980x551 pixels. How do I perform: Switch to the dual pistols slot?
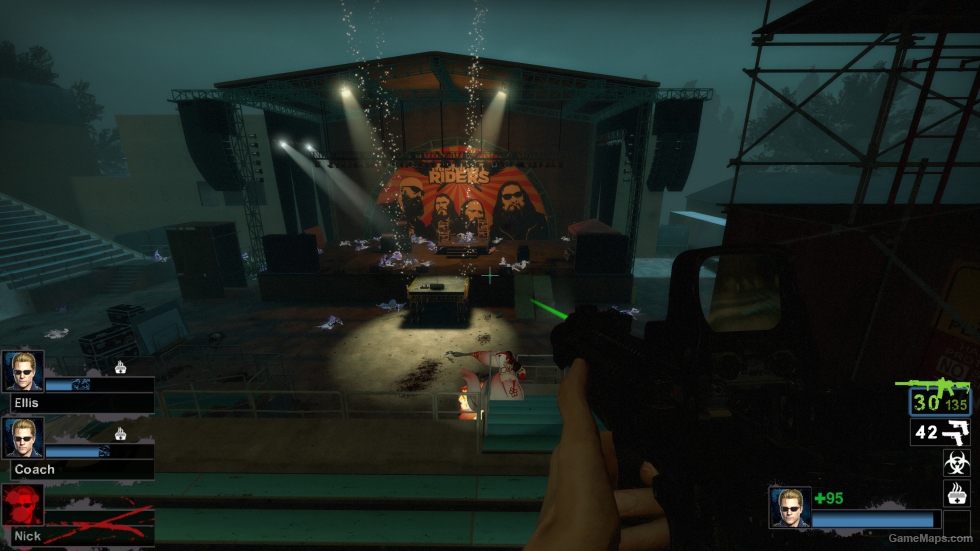click(940, 432)
